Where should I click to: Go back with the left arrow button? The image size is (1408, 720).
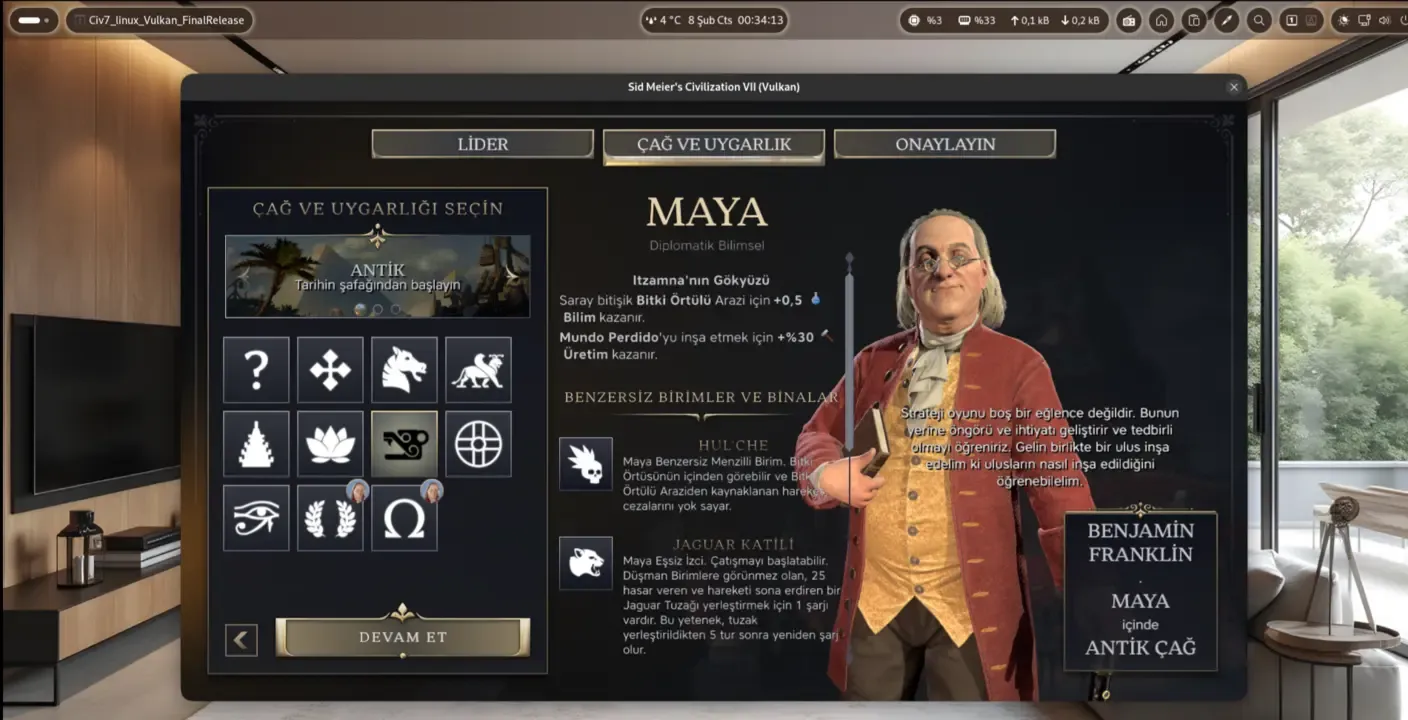tap(241, 640)
